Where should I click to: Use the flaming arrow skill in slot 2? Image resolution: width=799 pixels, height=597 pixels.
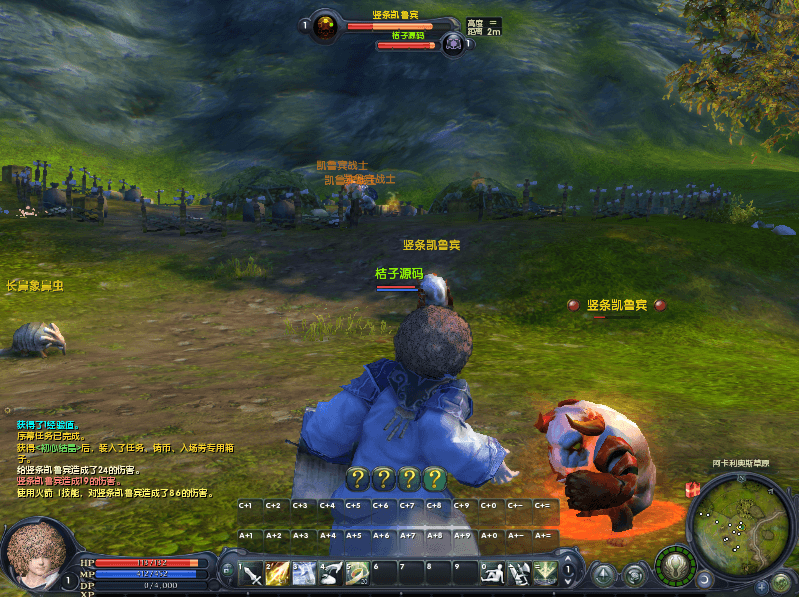[277, 574]
